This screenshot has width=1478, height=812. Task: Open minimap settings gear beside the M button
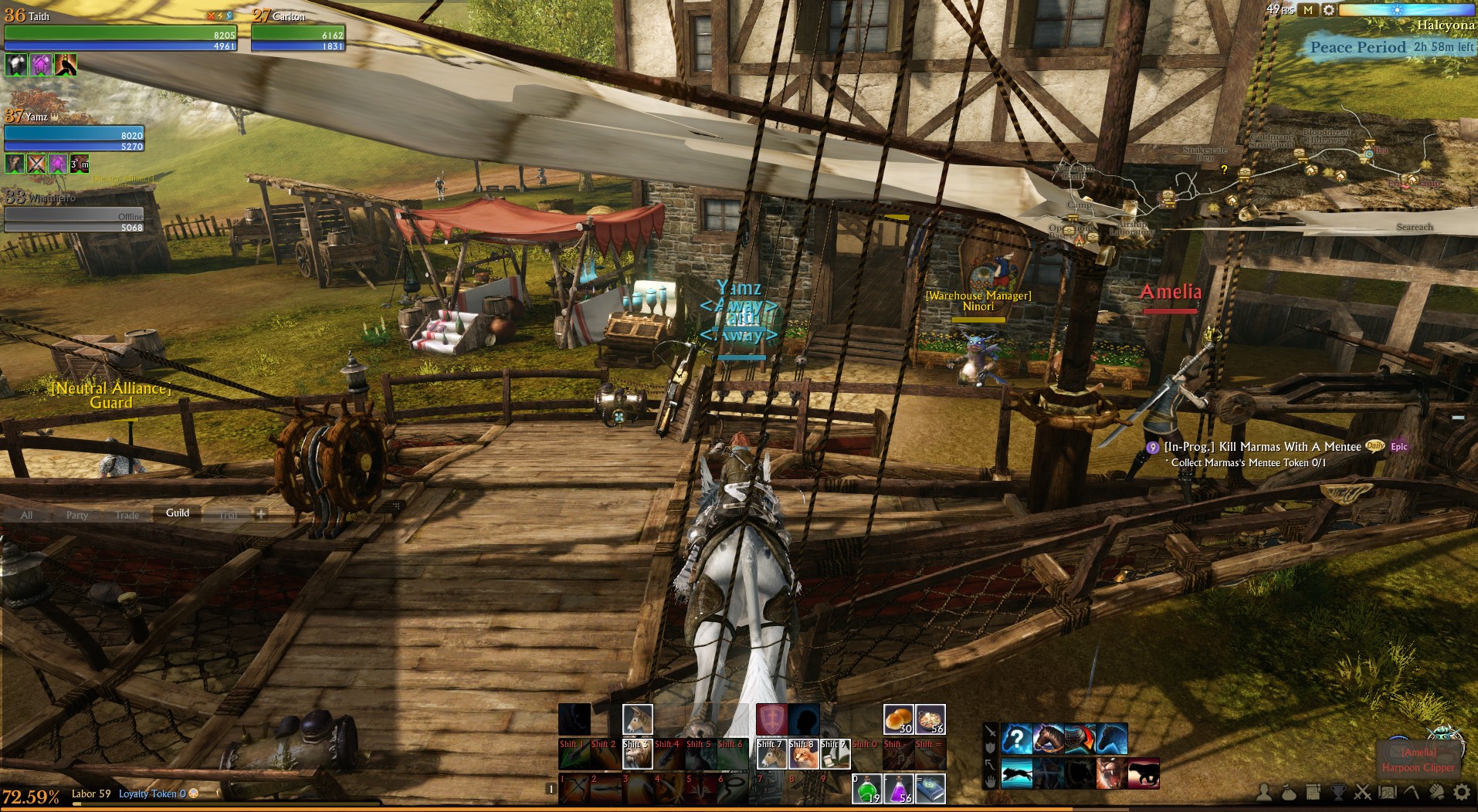click(x=1328, y=10)
